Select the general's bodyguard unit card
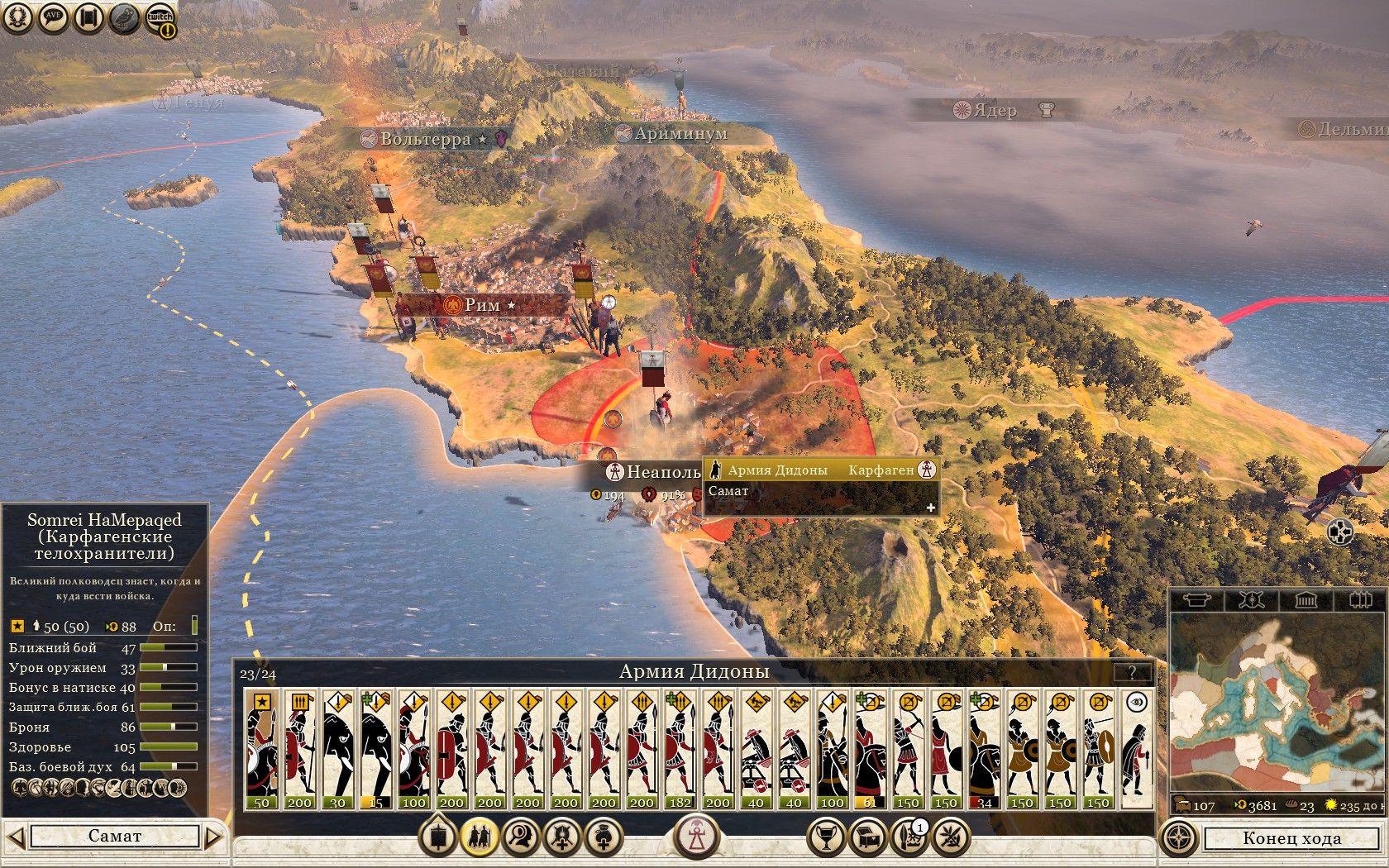1389x868 pixels. tap(262, 750)
